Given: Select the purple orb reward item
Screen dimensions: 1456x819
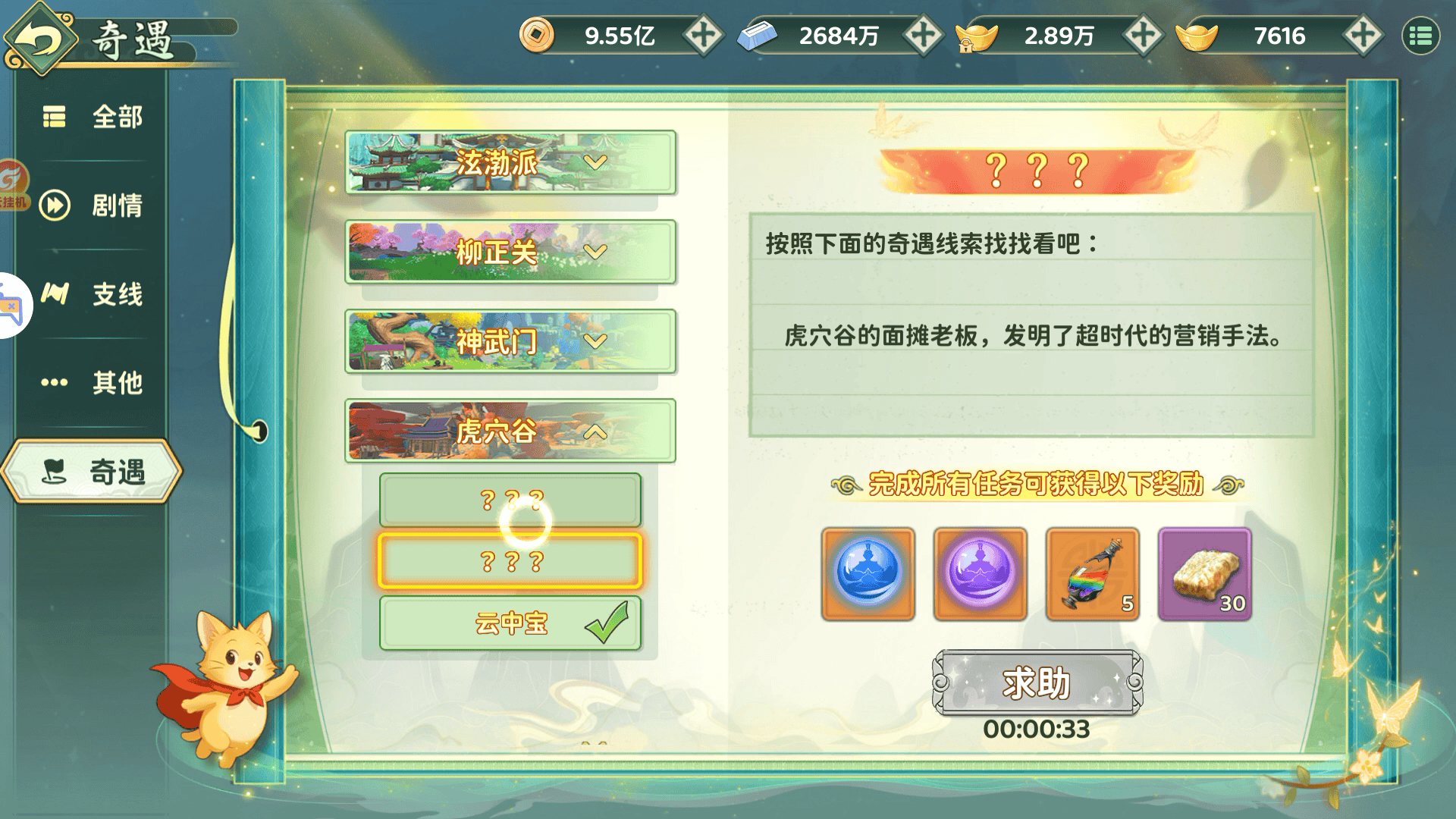Looking at the screenshot, I should 979,574.
